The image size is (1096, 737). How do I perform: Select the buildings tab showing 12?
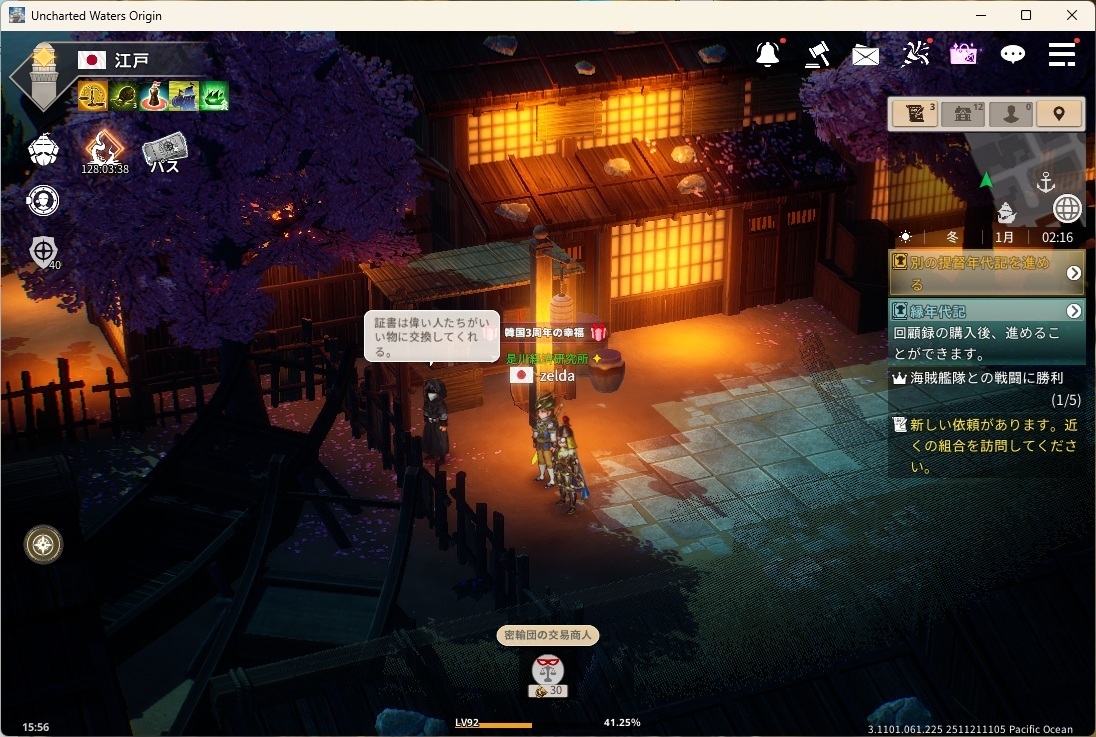point(962,114)
